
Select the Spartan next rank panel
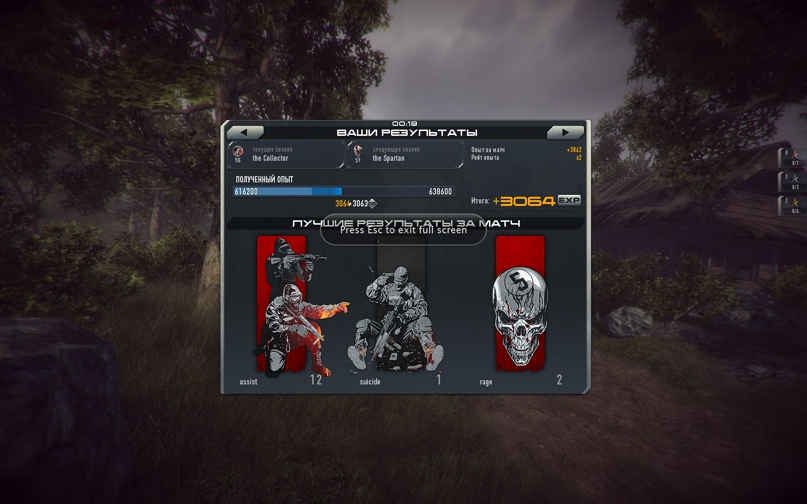[x=405, y=154]
